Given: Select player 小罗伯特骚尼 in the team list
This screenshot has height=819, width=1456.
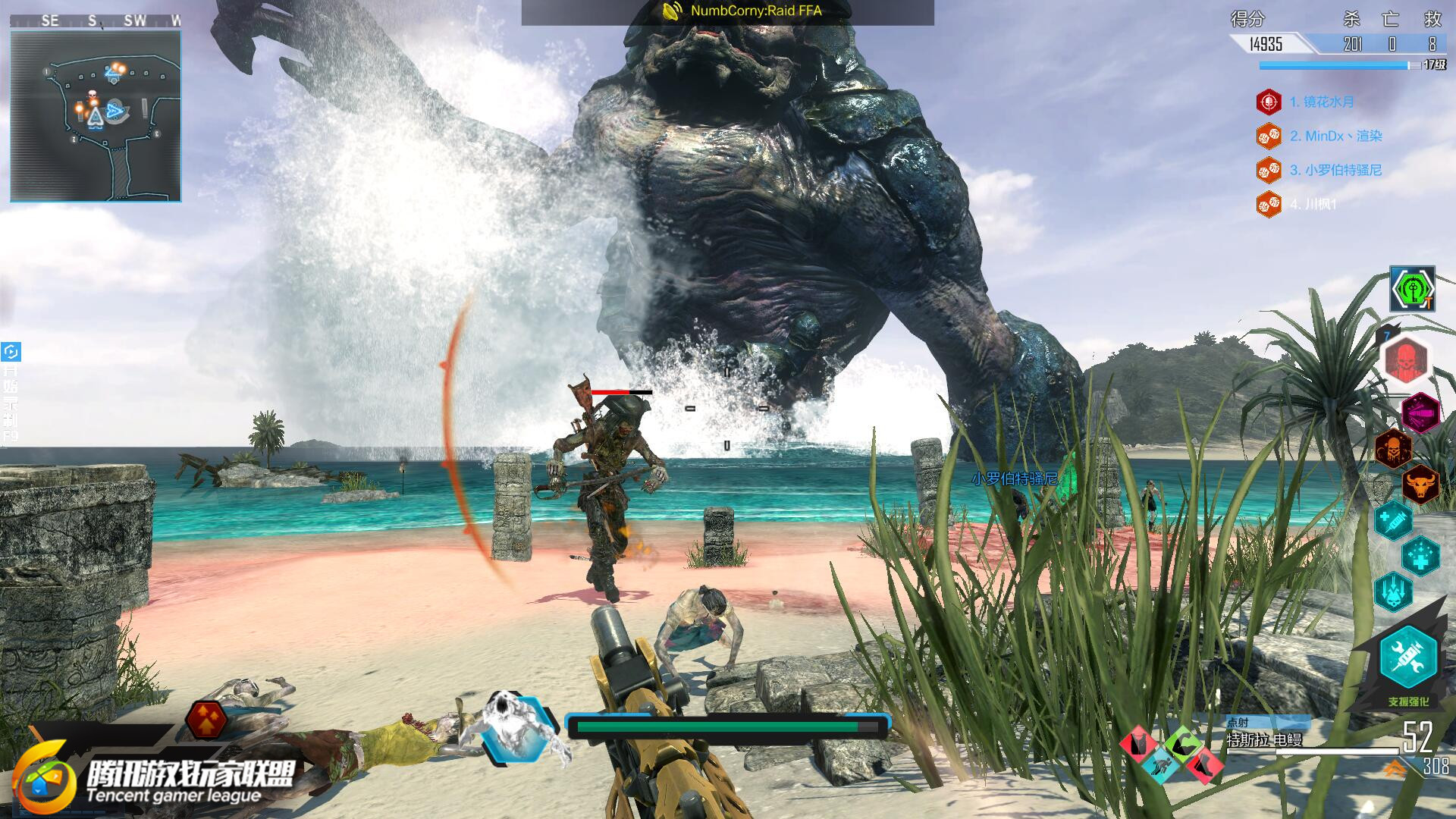Looking at the screenshot, I should click(1335, 170).
